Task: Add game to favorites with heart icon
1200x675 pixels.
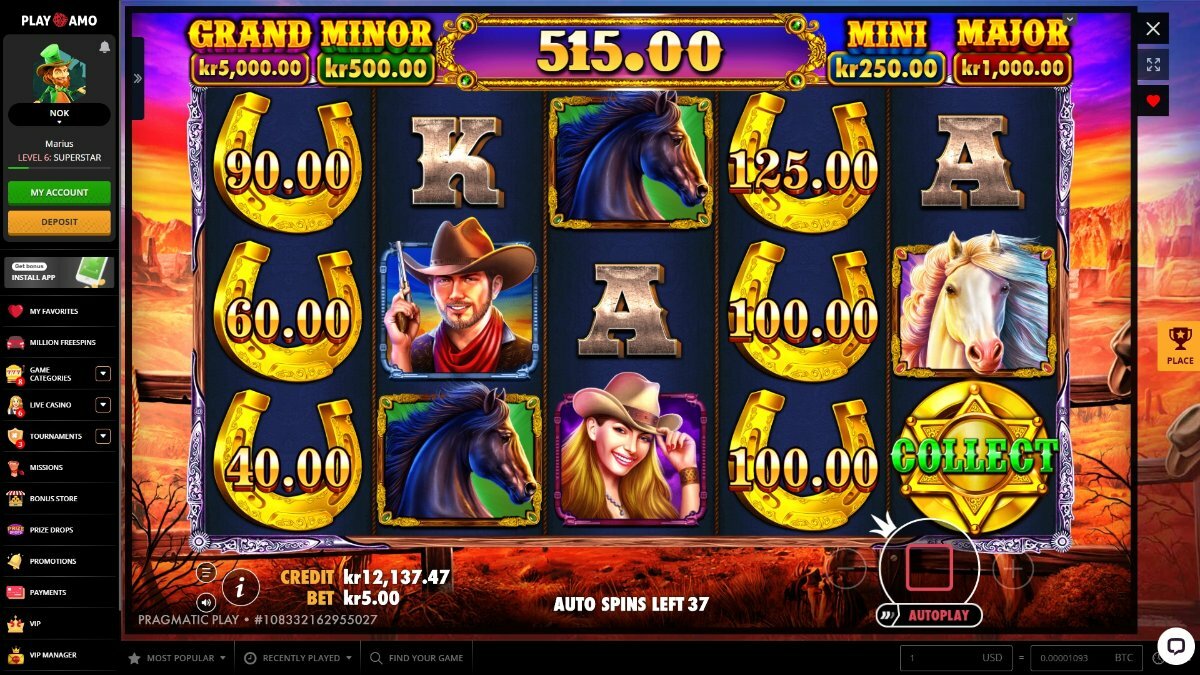Action: click(x=1153, y=100)
